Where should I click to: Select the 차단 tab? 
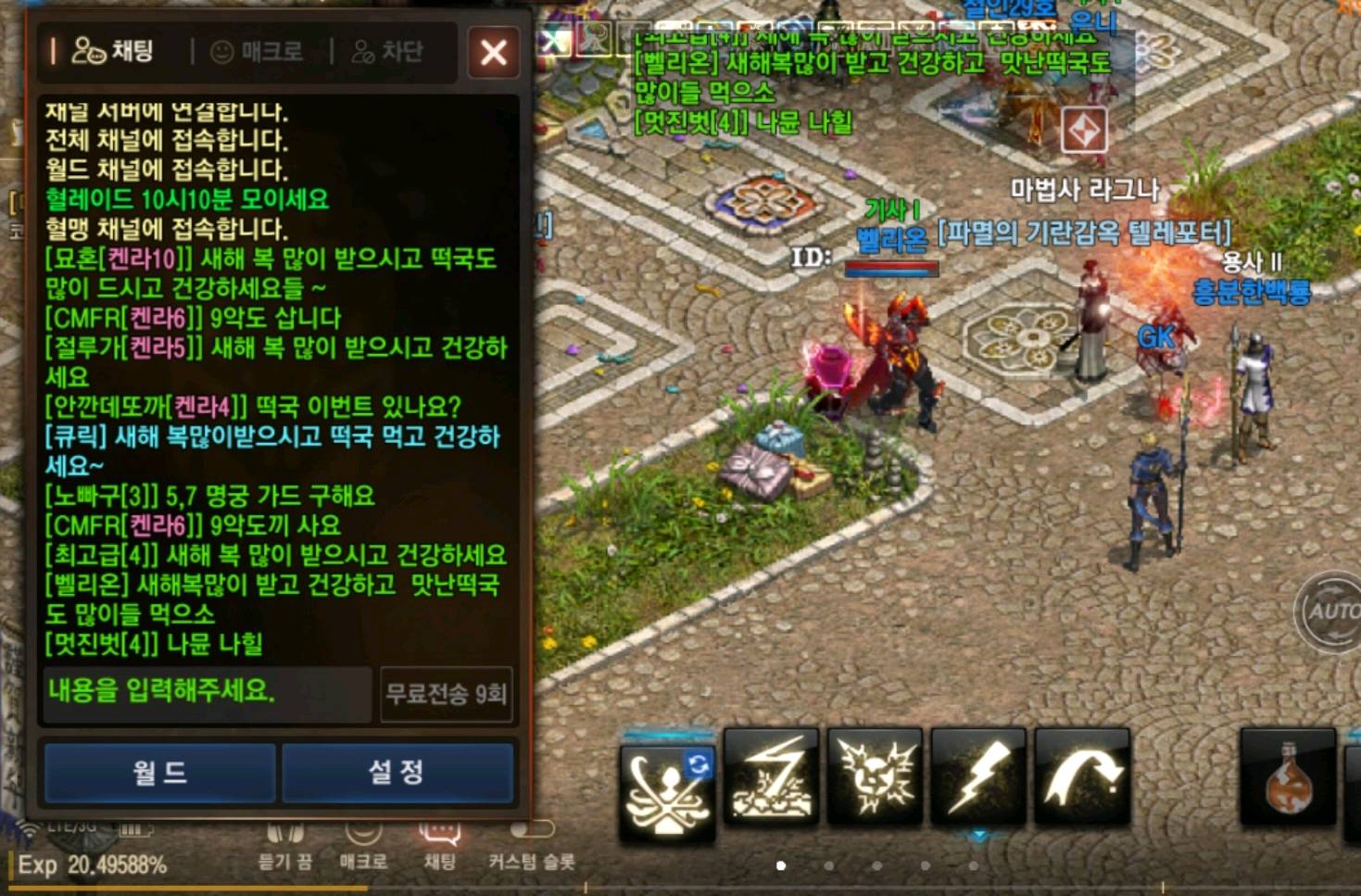point(388,52)
